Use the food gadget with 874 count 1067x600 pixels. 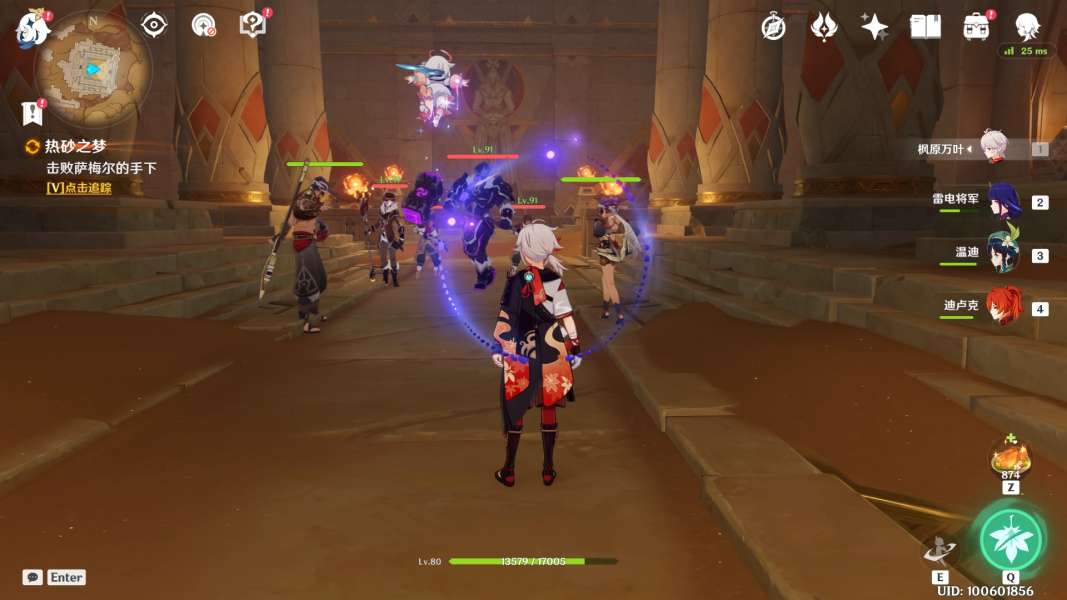[x=1010, y=458]
